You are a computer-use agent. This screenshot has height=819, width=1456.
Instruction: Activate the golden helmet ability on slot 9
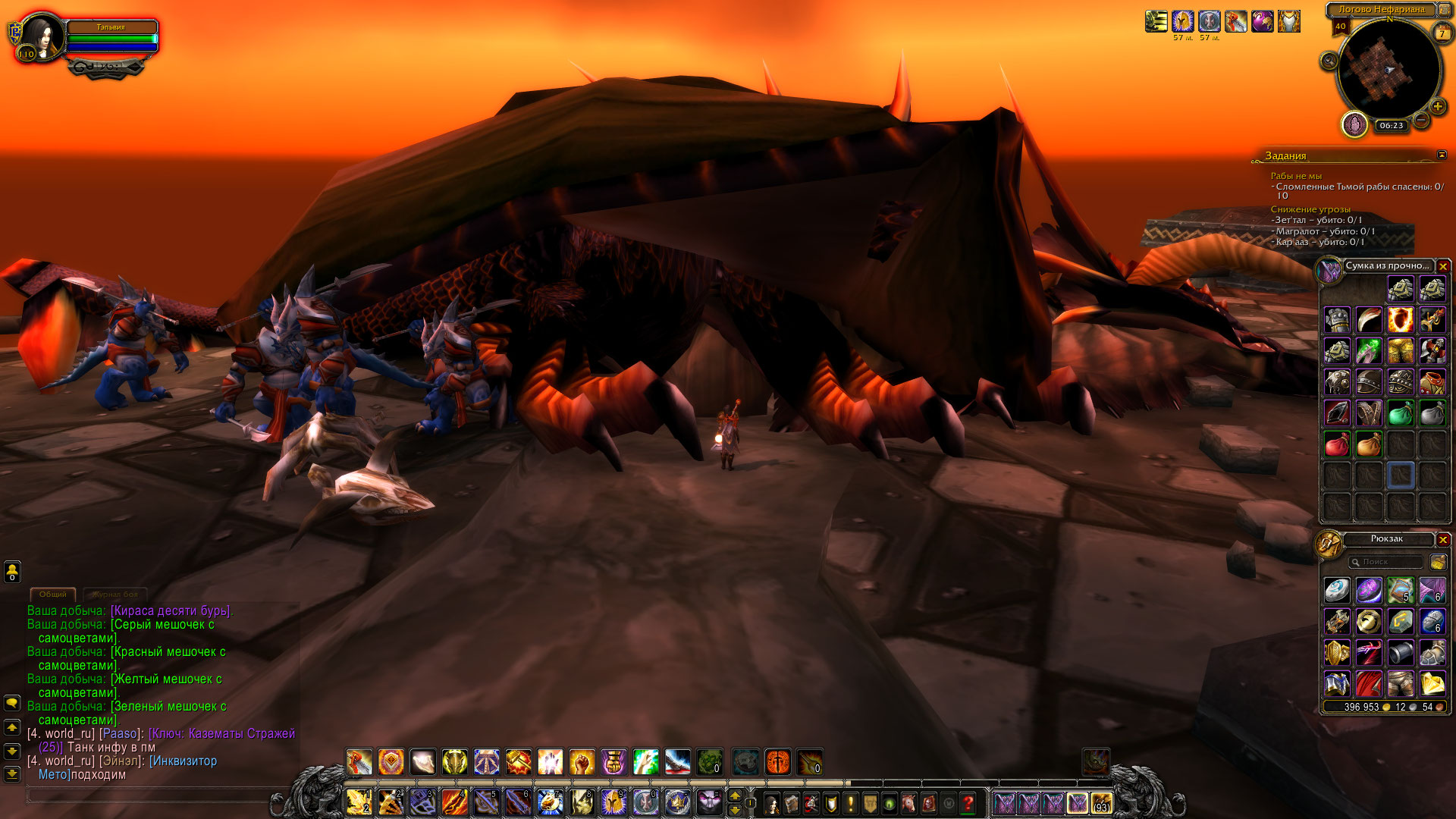613,802
